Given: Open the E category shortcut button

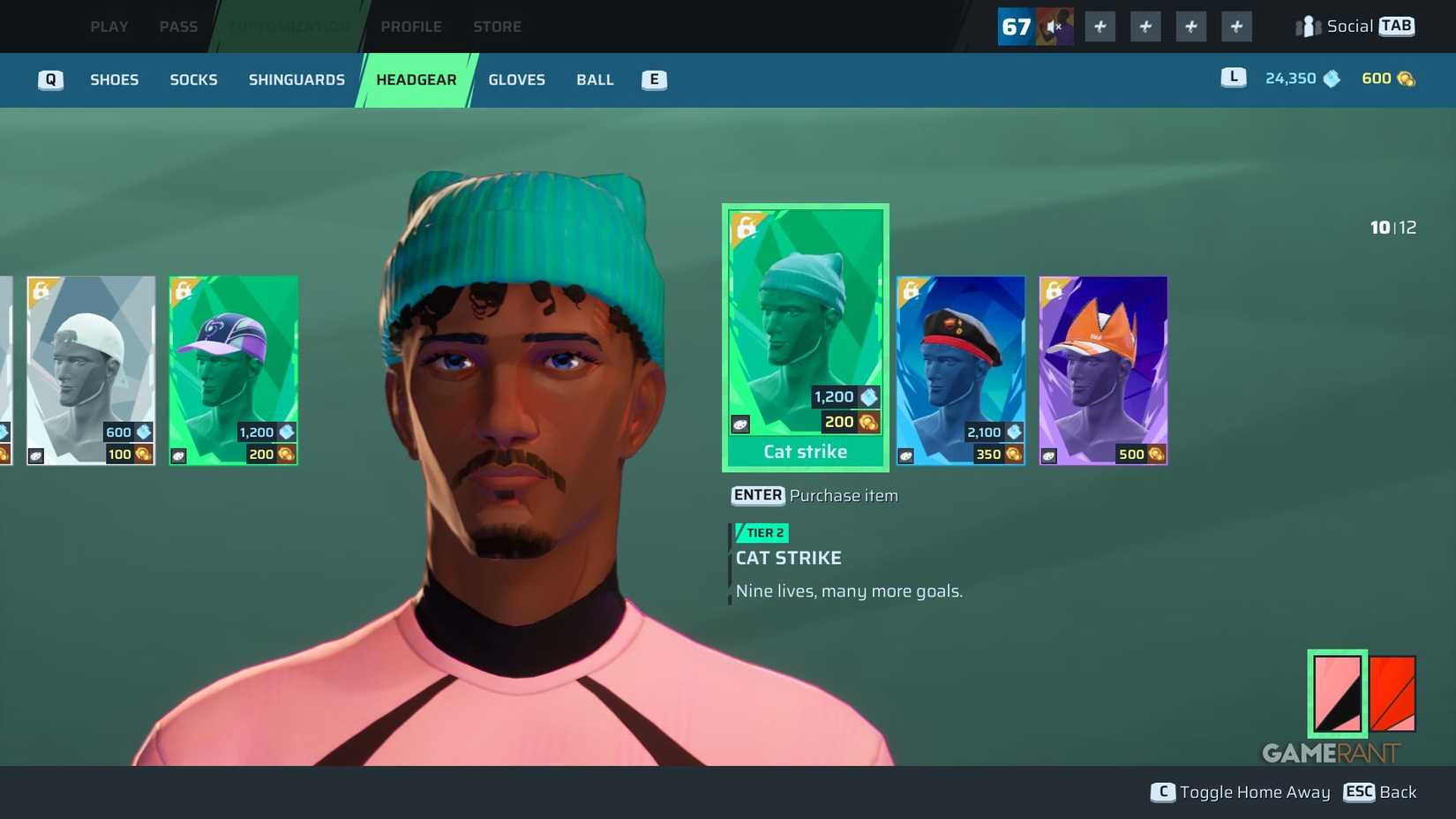Looking at the screenshot, I should (x=653, y=79).
